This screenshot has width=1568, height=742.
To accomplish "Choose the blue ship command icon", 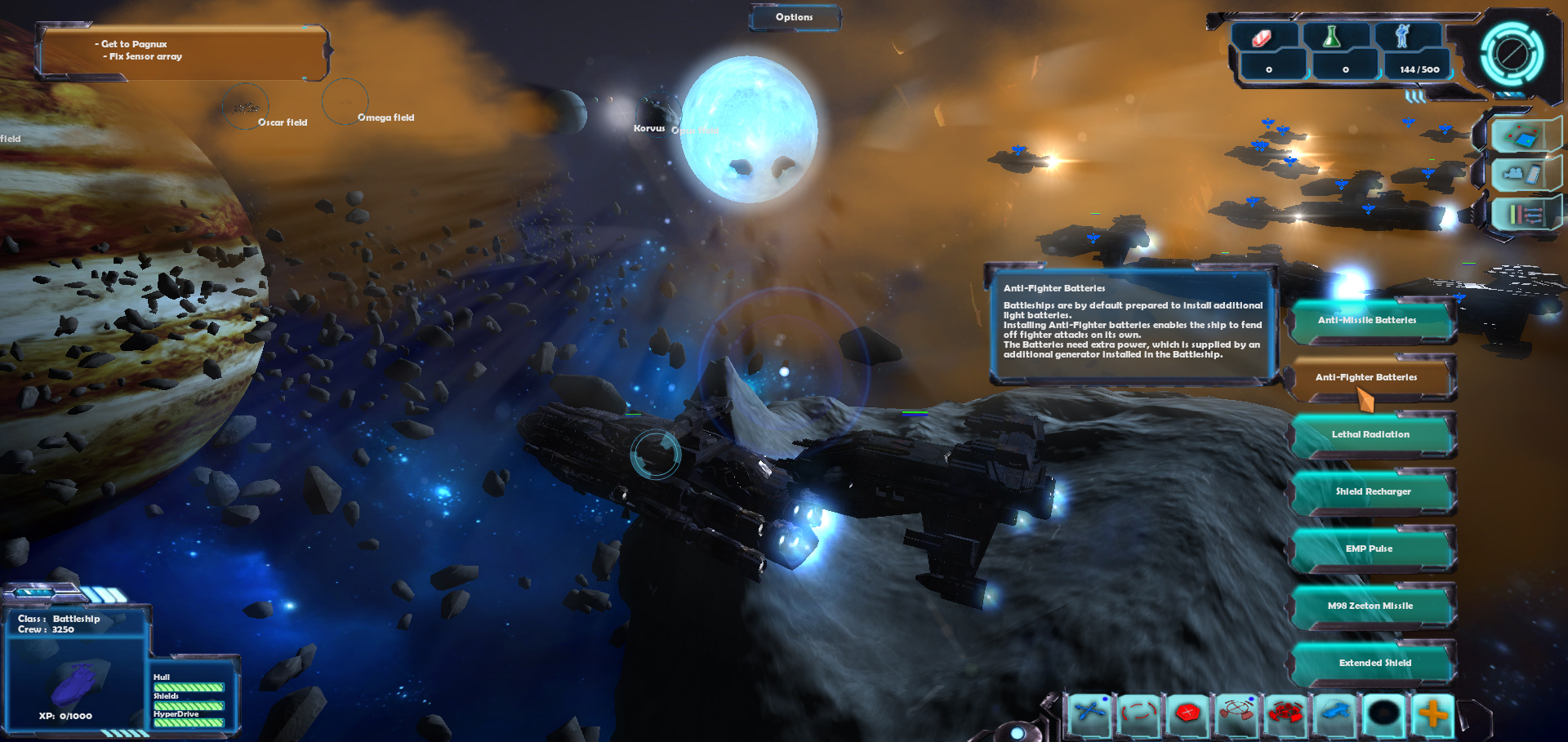I will [x=1335, y=714].
